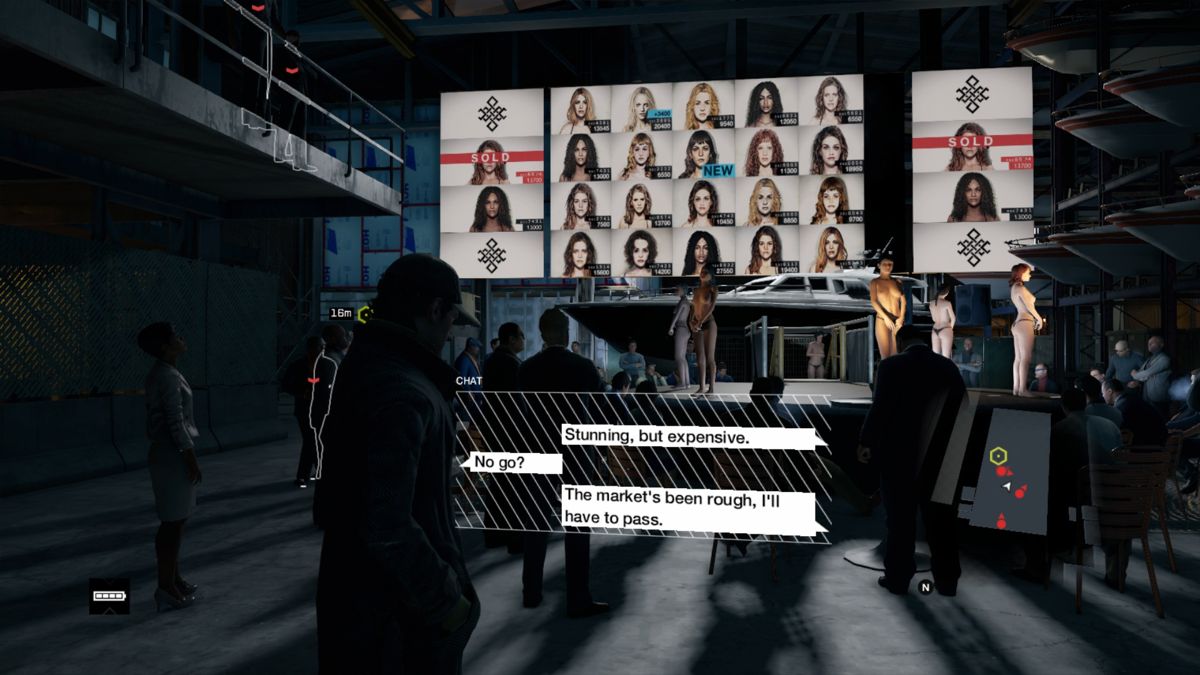Image resolution: width=1200 pixels, height=675 pixels.
Task: Click the 16m objective waypoint hexagon
Action: 365,314
